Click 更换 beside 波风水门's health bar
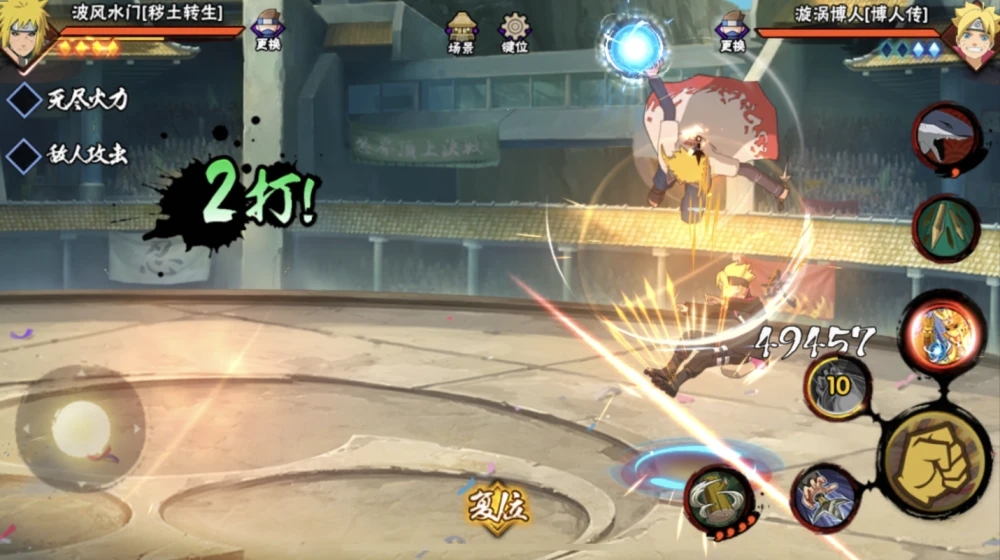1000x560 pixels. point(267,30)
